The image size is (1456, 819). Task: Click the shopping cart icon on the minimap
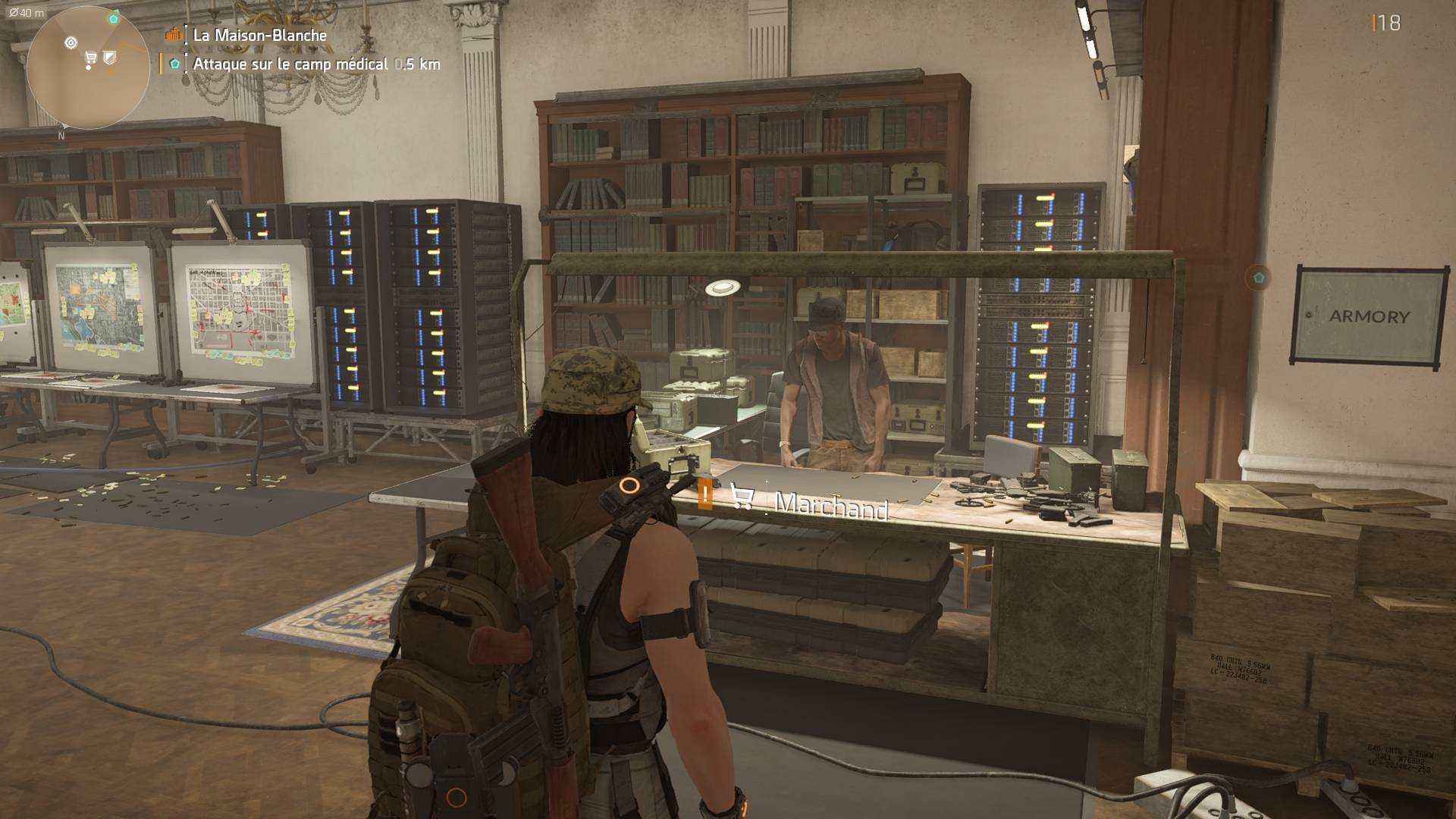pyautogui.click(x=91, y=58)
